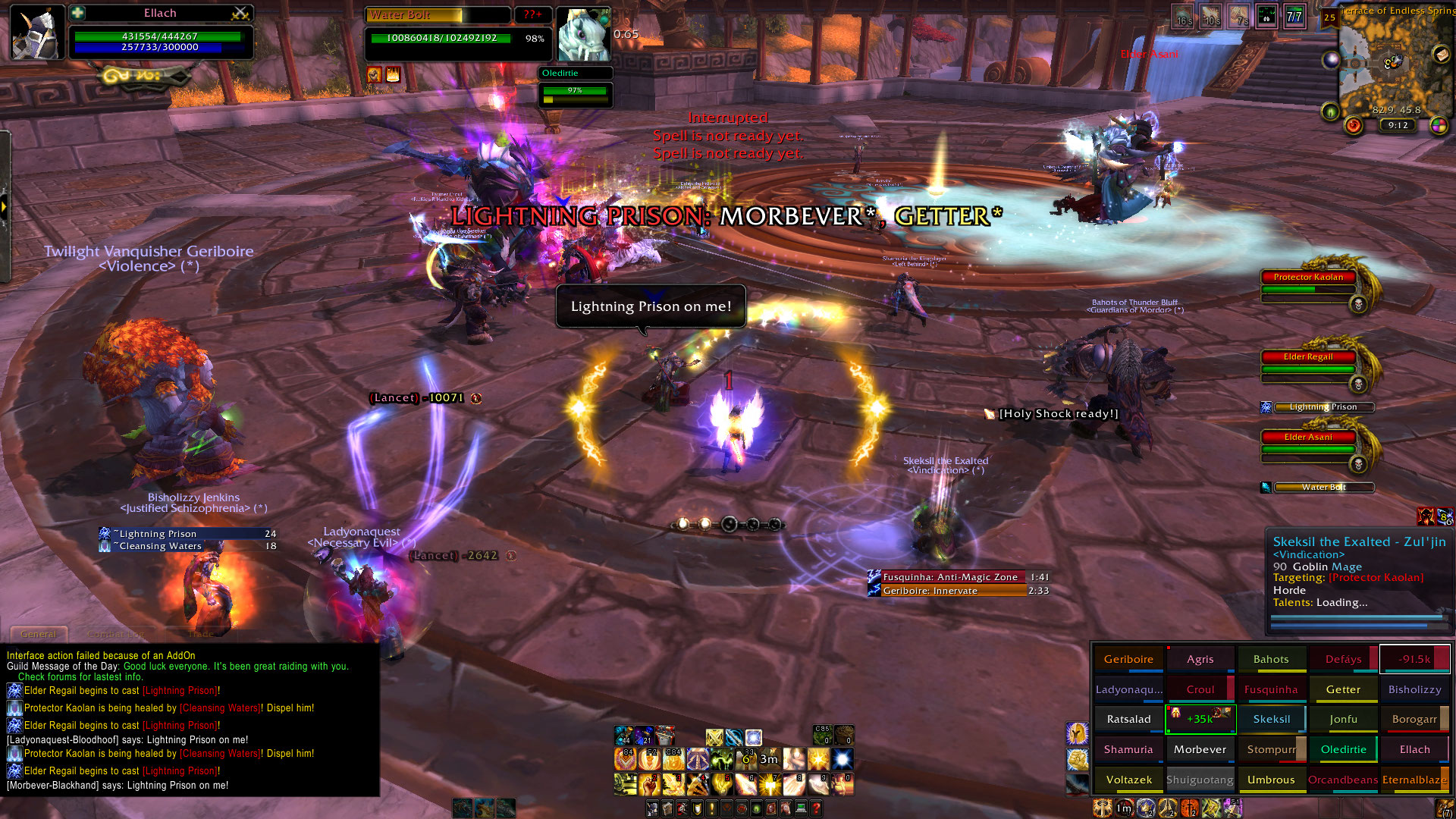
Task: Open the red question mark help button
Action: click(816, 809)
